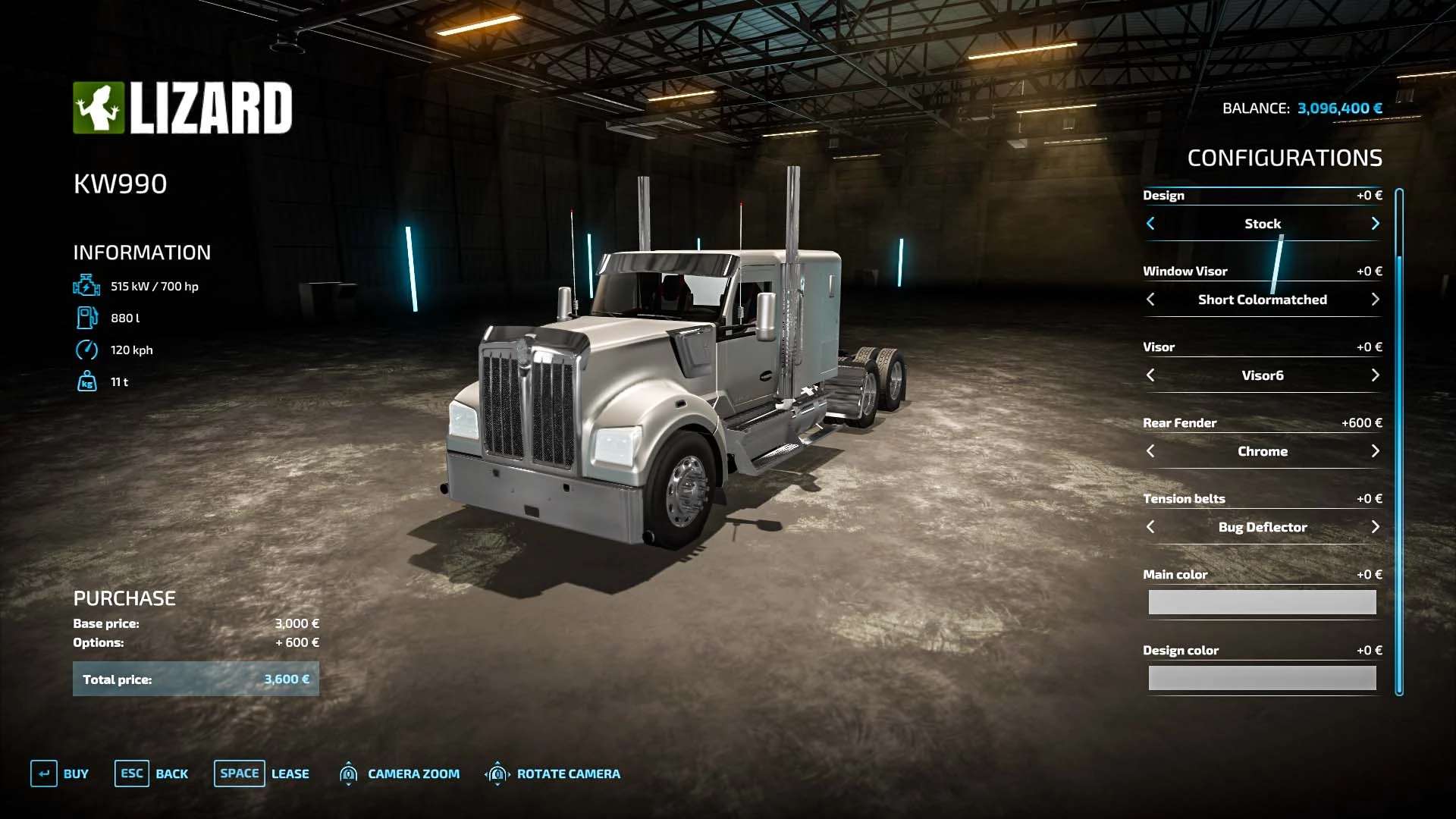Image resolution: width=1456 pixels, height=819 pixels.
Task: Select the previous Visor before Visor6
Action: click(1150, 375)
